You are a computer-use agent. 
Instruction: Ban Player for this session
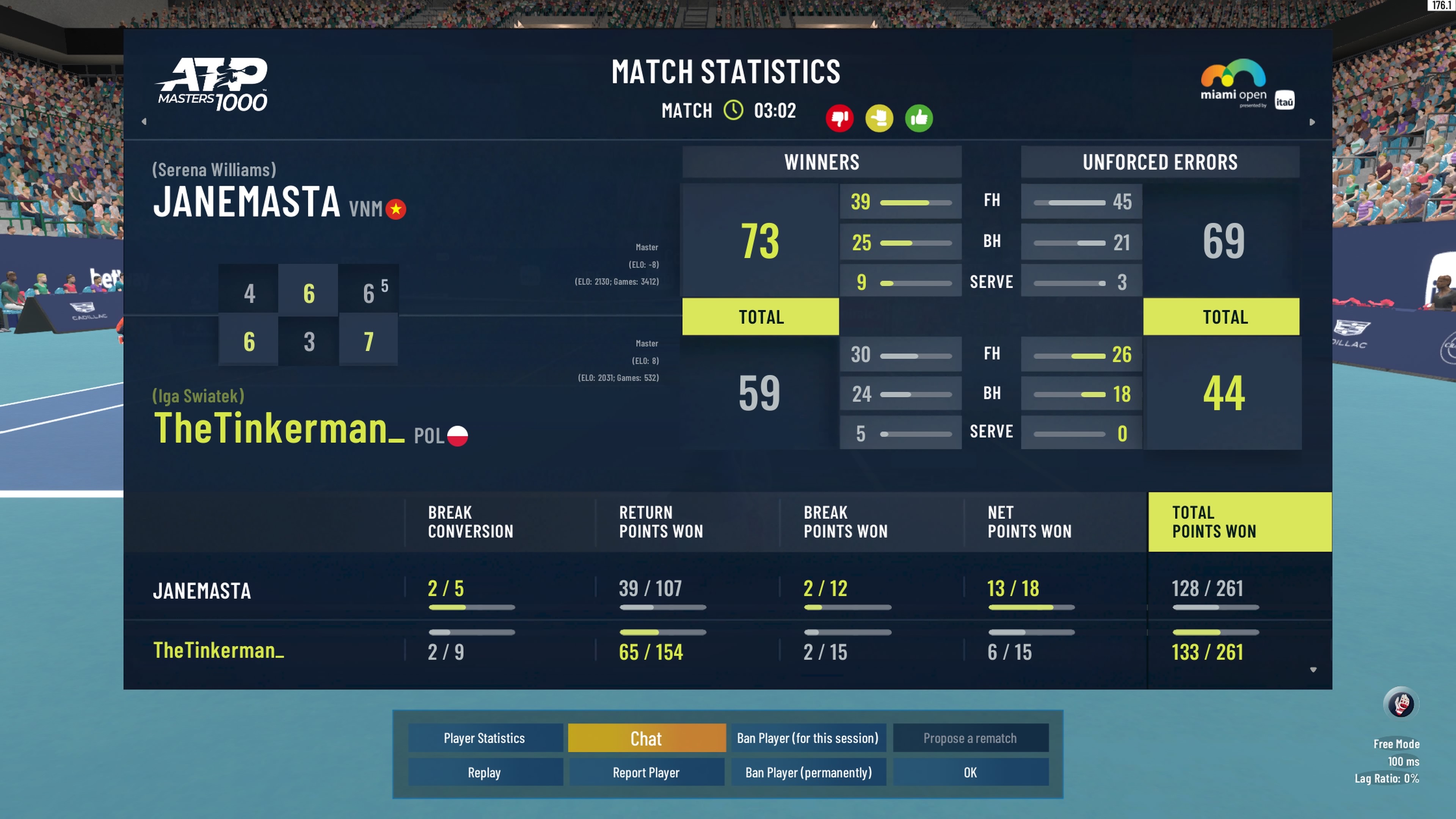(x=808, y=737)
